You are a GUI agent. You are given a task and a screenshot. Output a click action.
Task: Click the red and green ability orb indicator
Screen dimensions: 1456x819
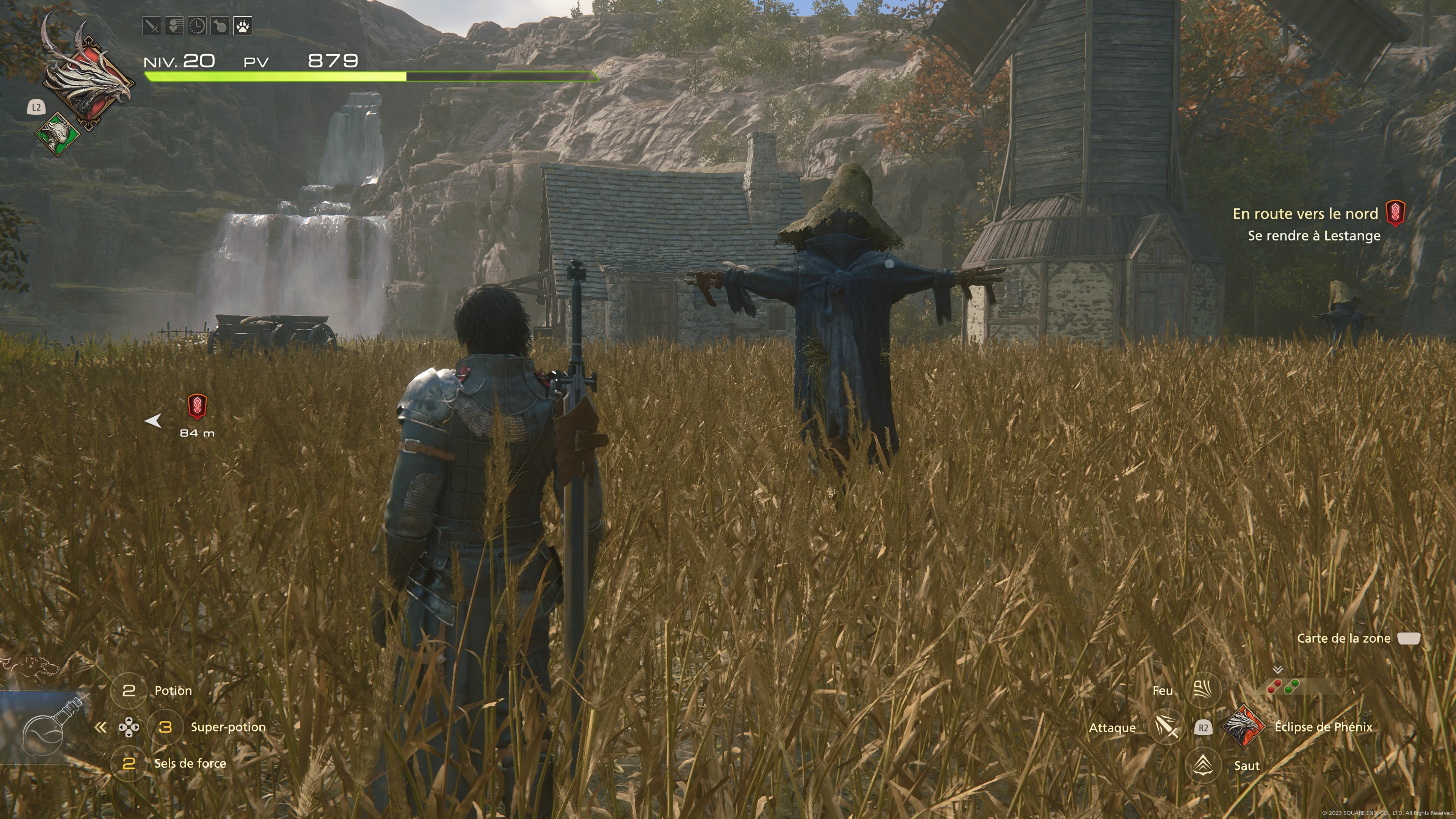(1283, 686)
